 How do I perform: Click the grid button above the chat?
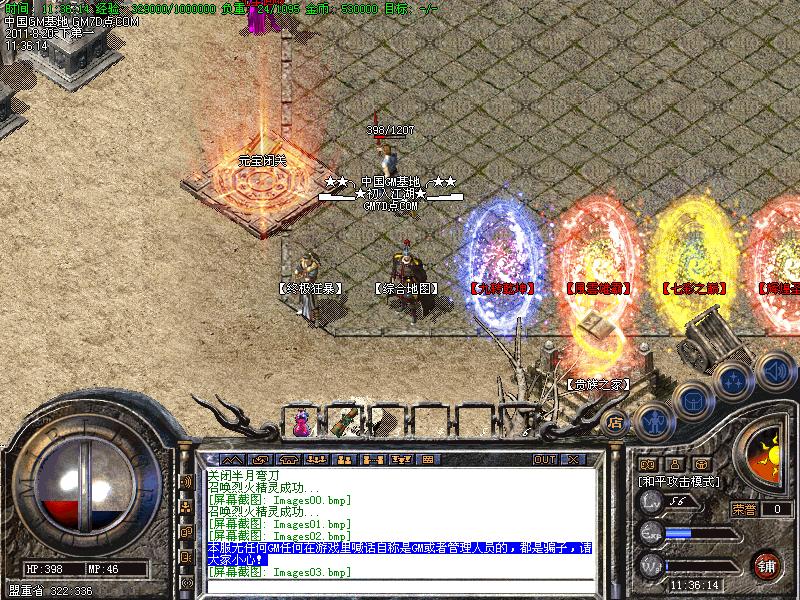point(425,459)
